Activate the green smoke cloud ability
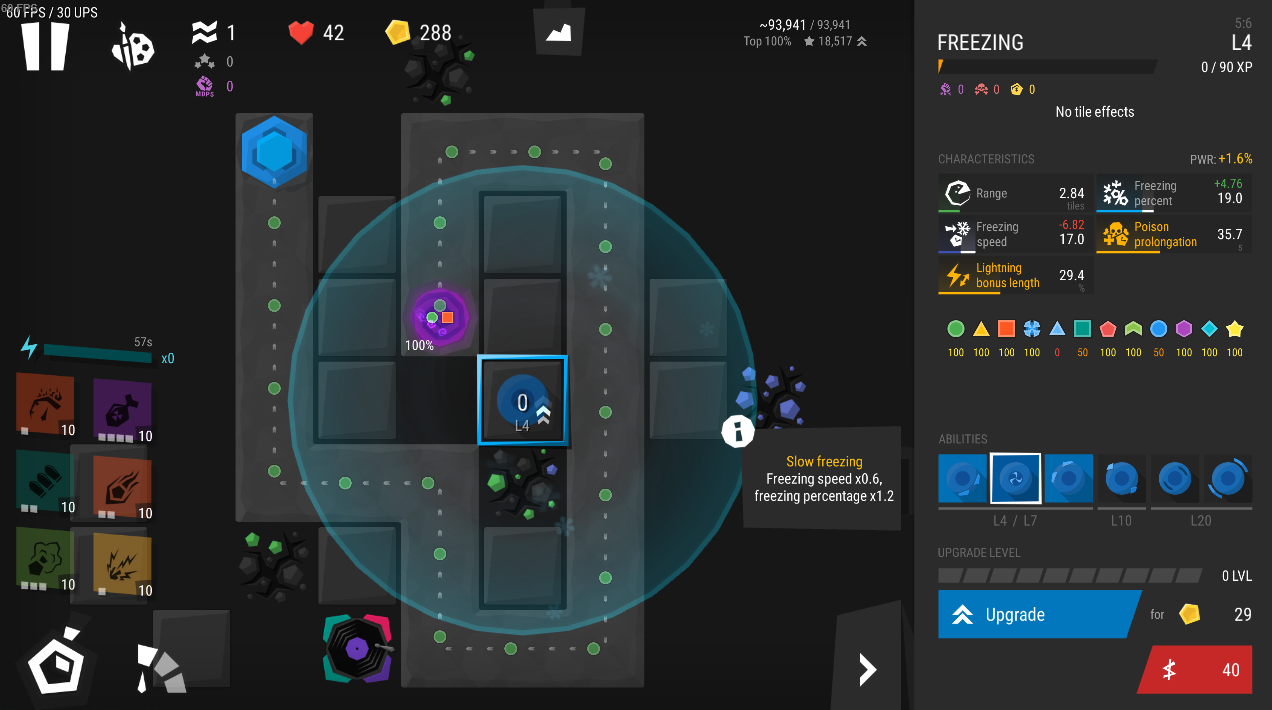 (x=45, y=558)
